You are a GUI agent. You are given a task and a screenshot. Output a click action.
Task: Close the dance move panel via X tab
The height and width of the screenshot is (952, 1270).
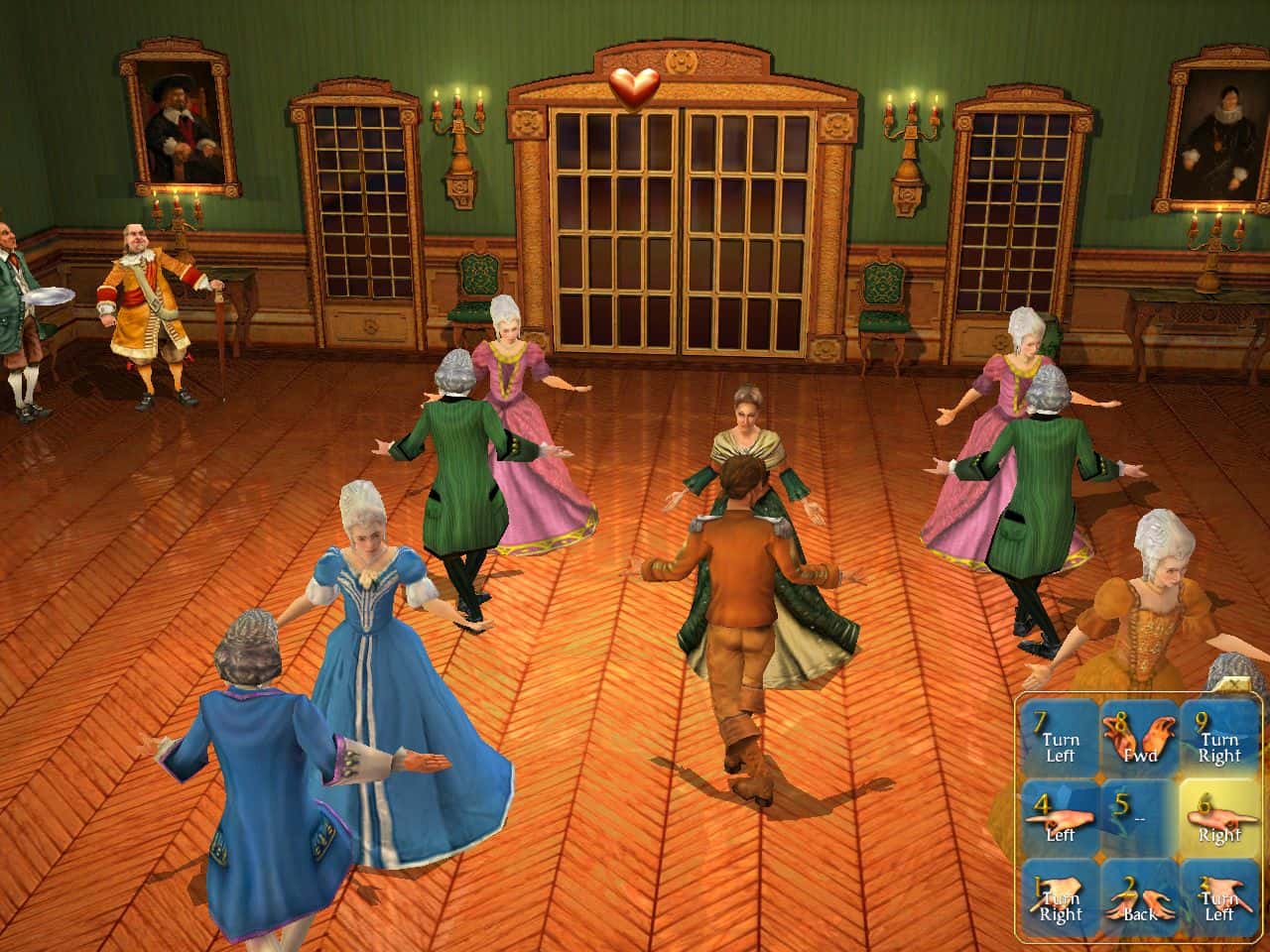coord(1232,682)
